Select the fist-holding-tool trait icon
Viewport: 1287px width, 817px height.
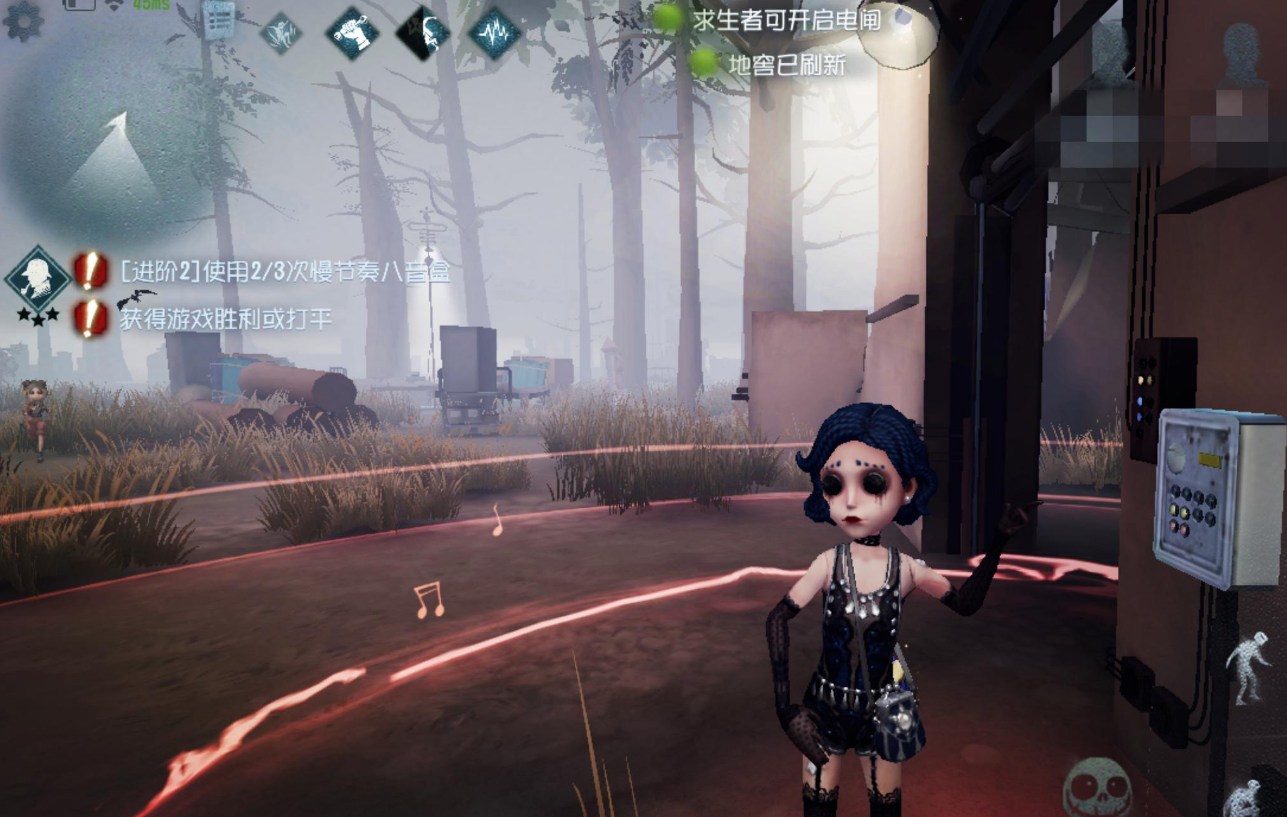click(x=352, y=34)
